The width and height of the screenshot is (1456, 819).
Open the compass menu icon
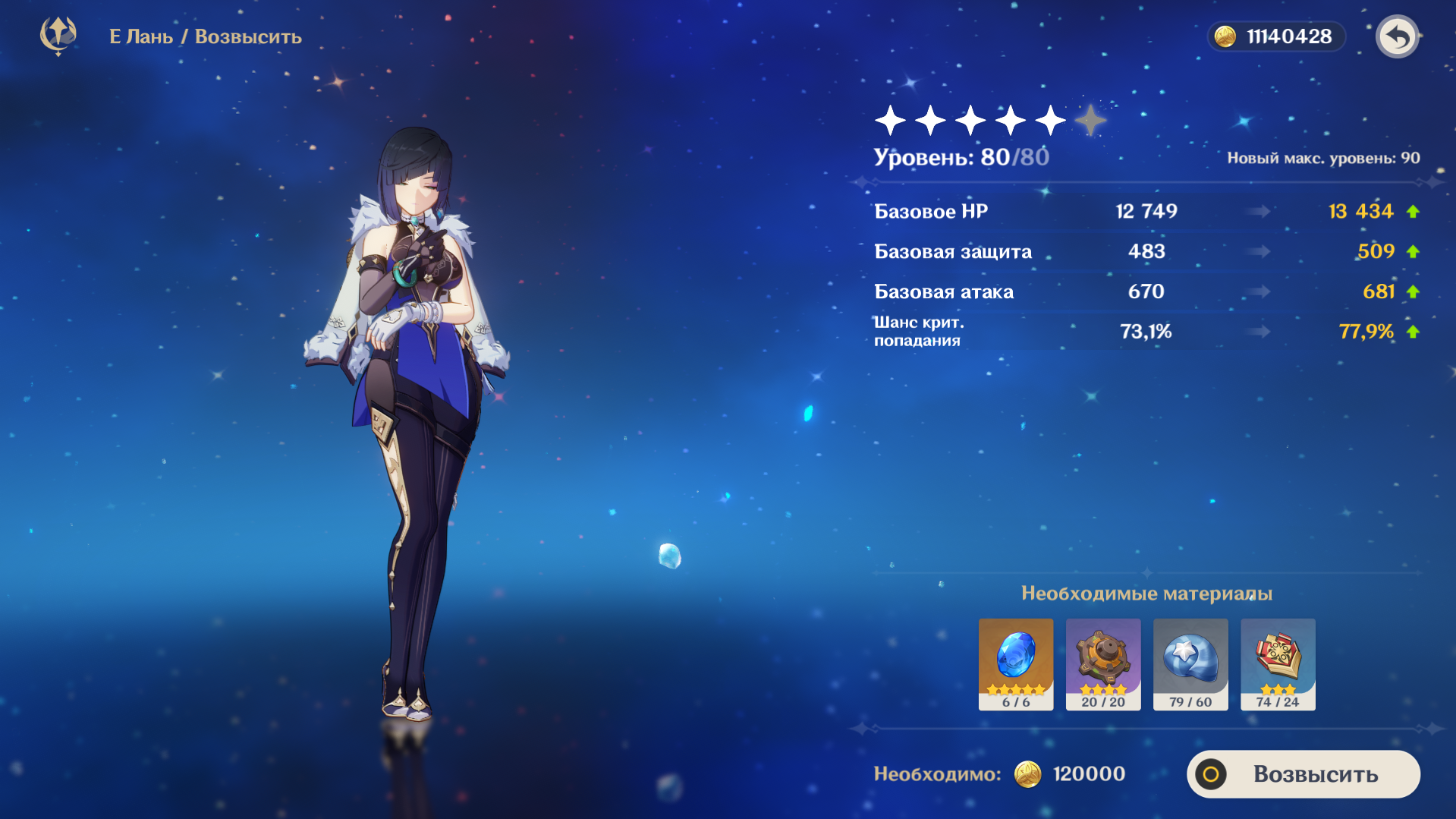[58, 36]
